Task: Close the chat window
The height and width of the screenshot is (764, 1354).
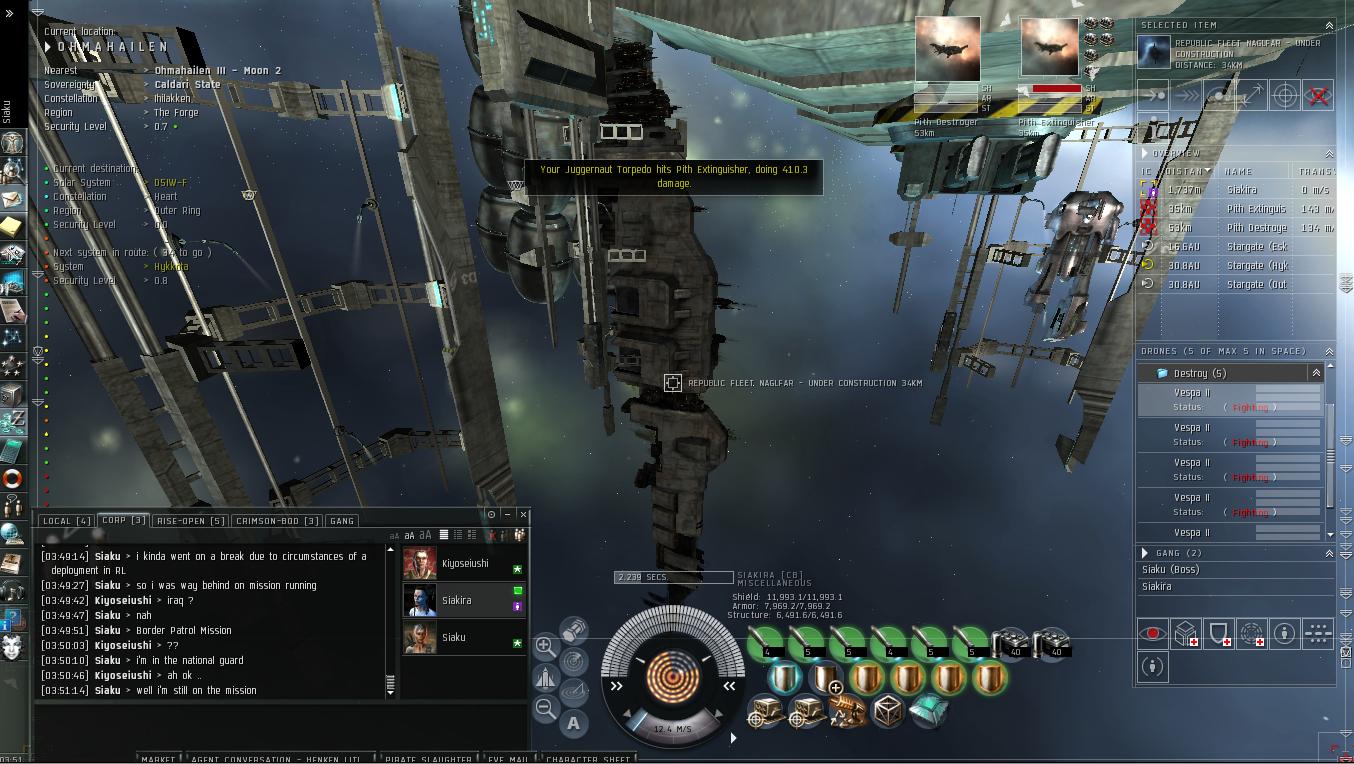Action: click(x=523, y=514)
